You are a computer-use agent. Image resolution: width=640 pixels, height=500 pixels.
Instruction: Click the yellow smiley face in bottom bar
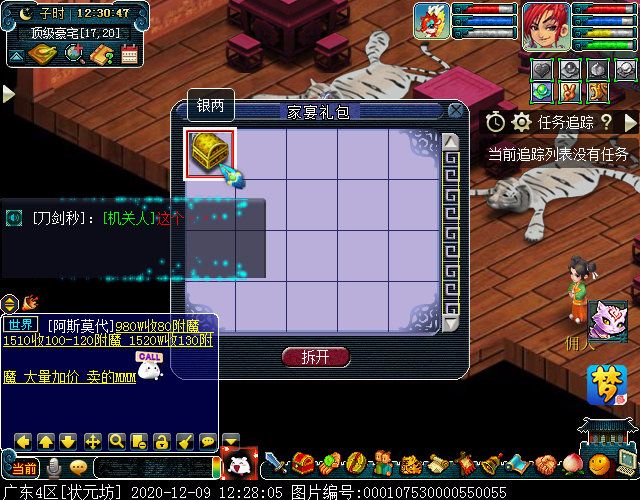[598, 465]
